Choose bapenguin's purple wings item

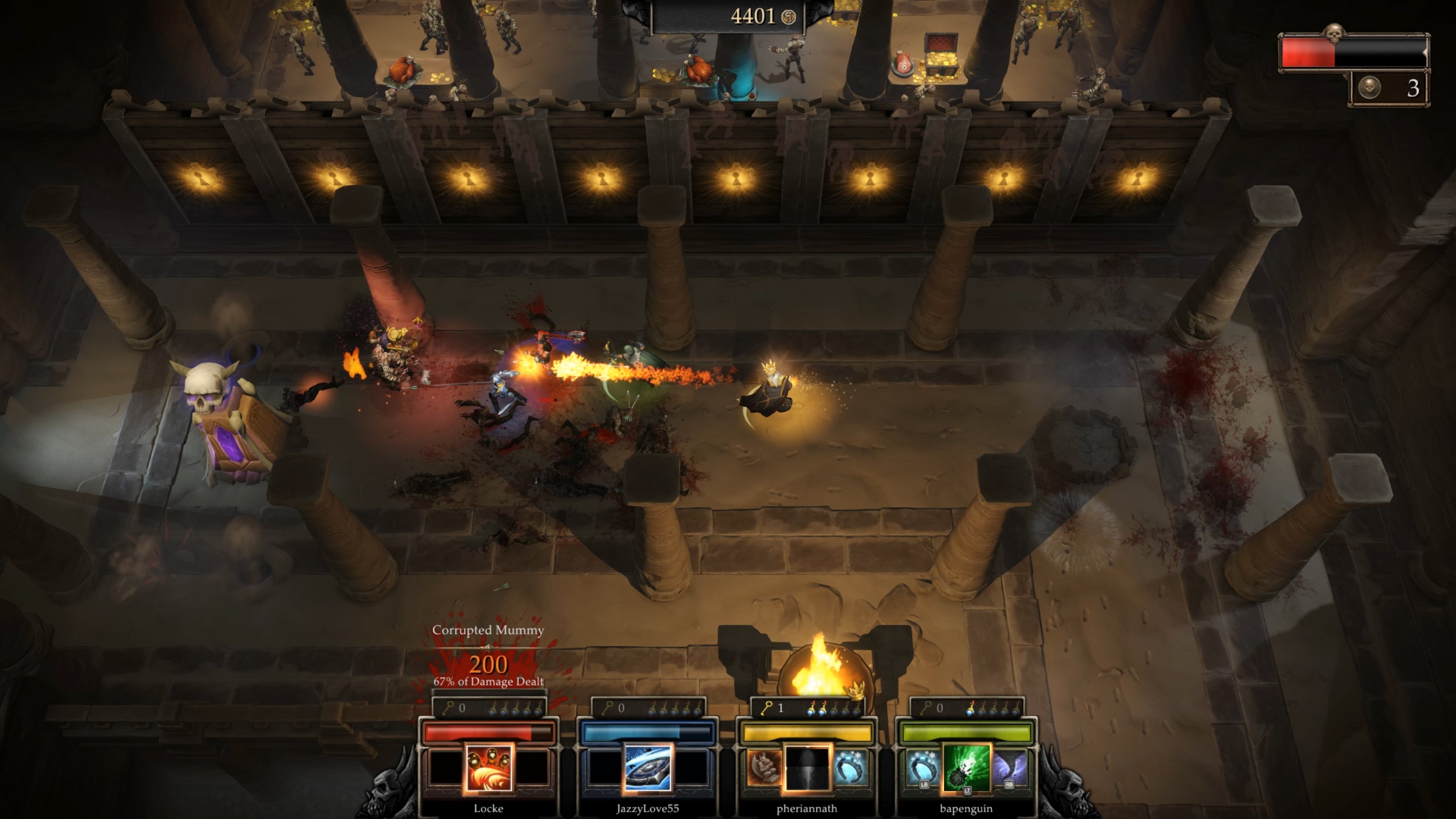1009,767
